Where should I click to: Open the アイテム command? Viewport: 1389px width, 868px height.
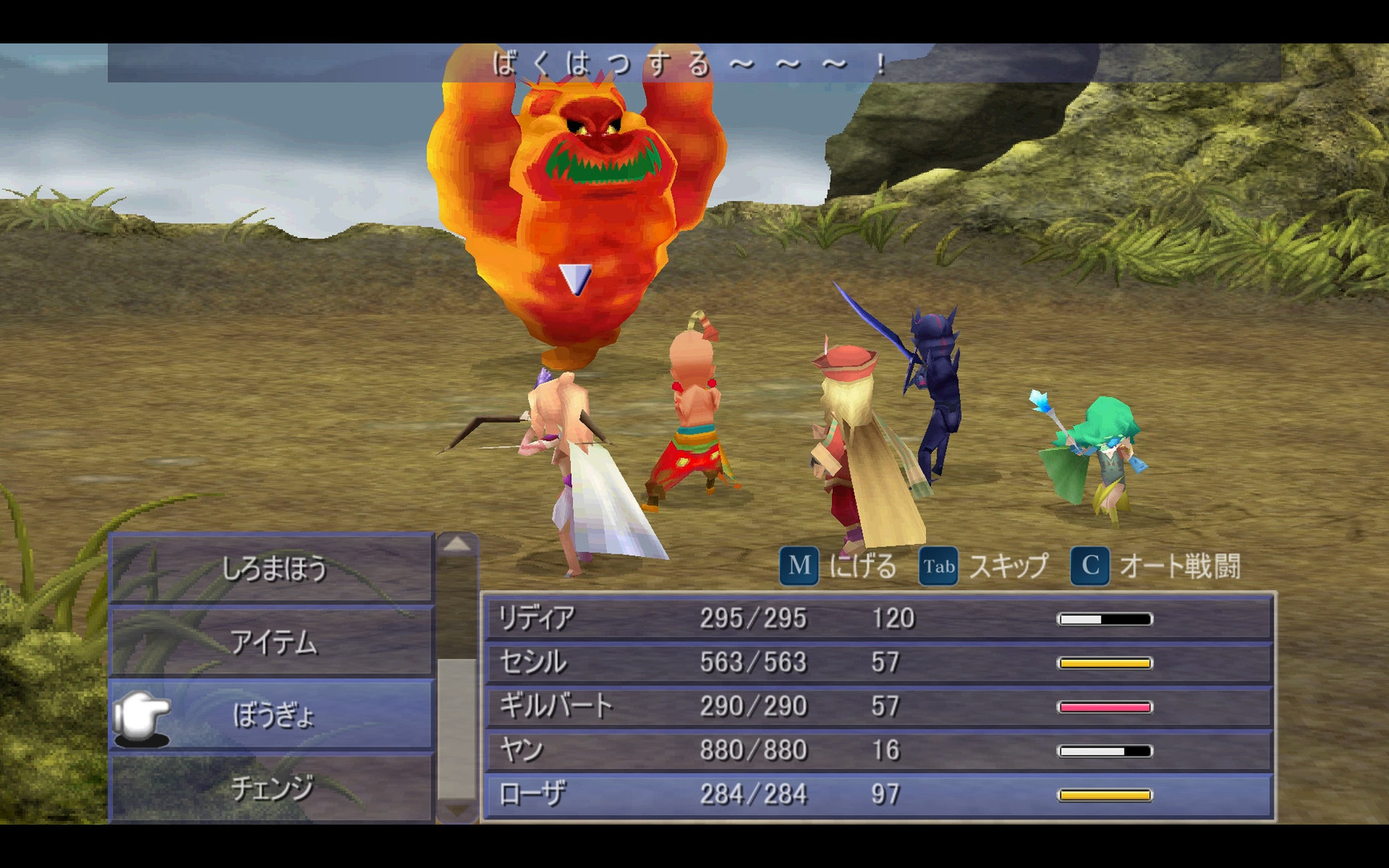coord(273,643)
